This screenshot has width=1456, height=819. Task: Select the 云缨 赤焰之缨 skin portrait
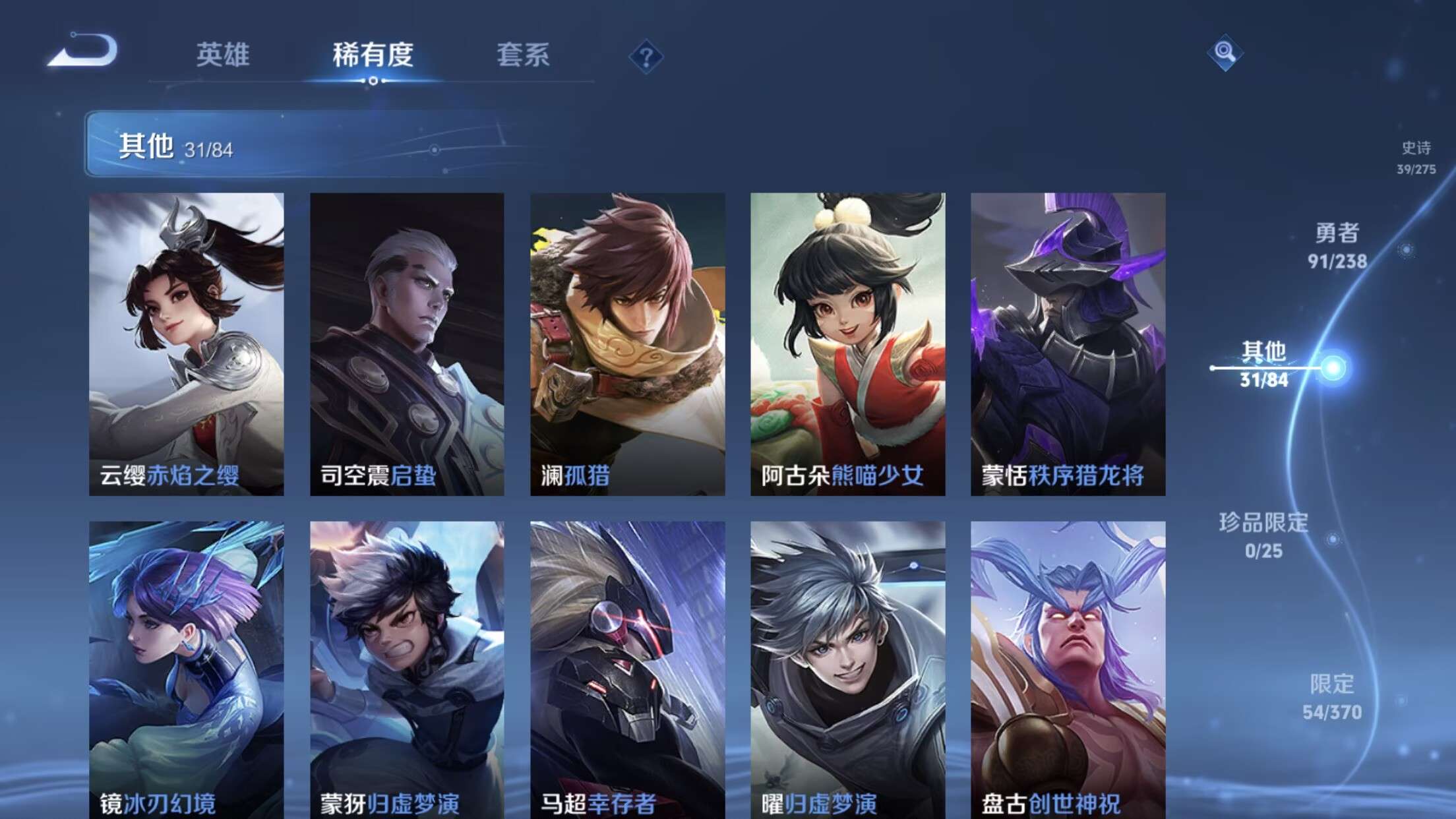coord(185,343)
